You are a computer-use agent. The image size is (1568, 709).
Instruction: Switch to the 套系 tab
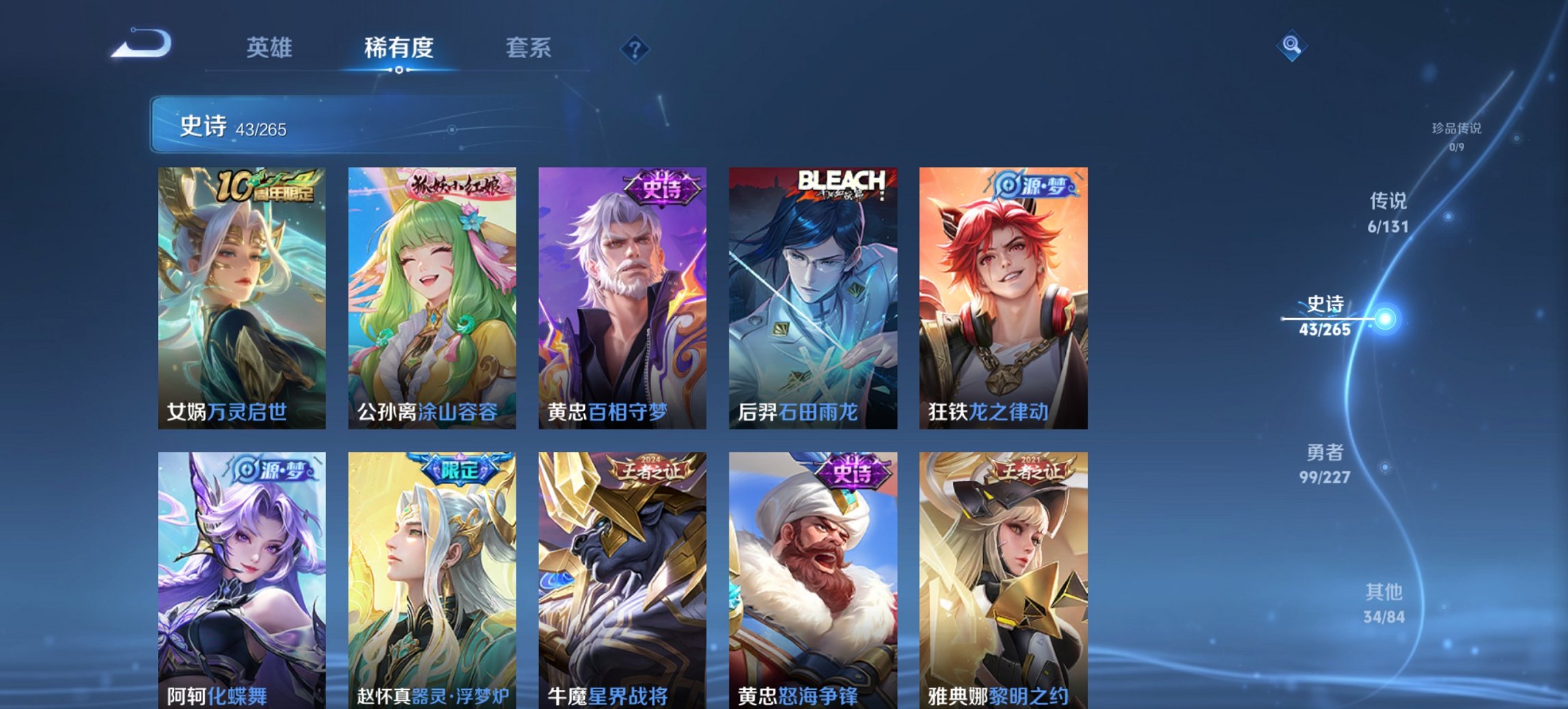(x=529, y=48)
